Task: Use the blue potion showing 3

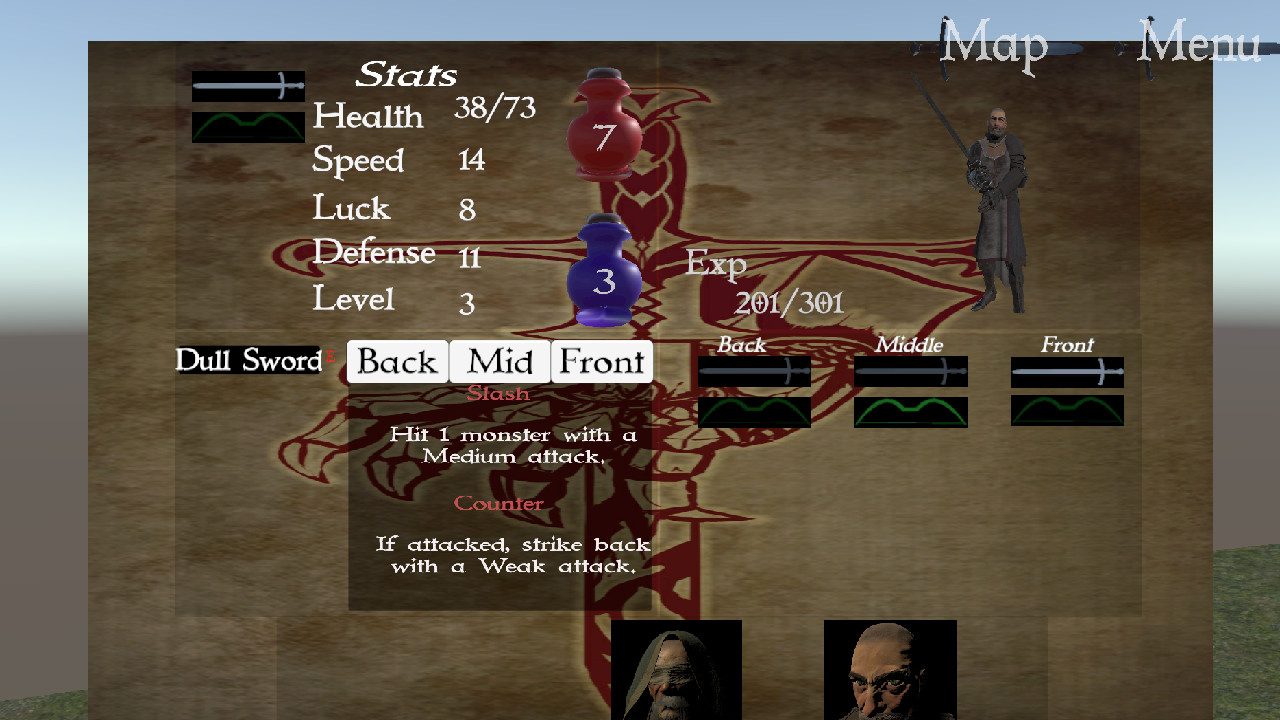Action: click(603, 270)
